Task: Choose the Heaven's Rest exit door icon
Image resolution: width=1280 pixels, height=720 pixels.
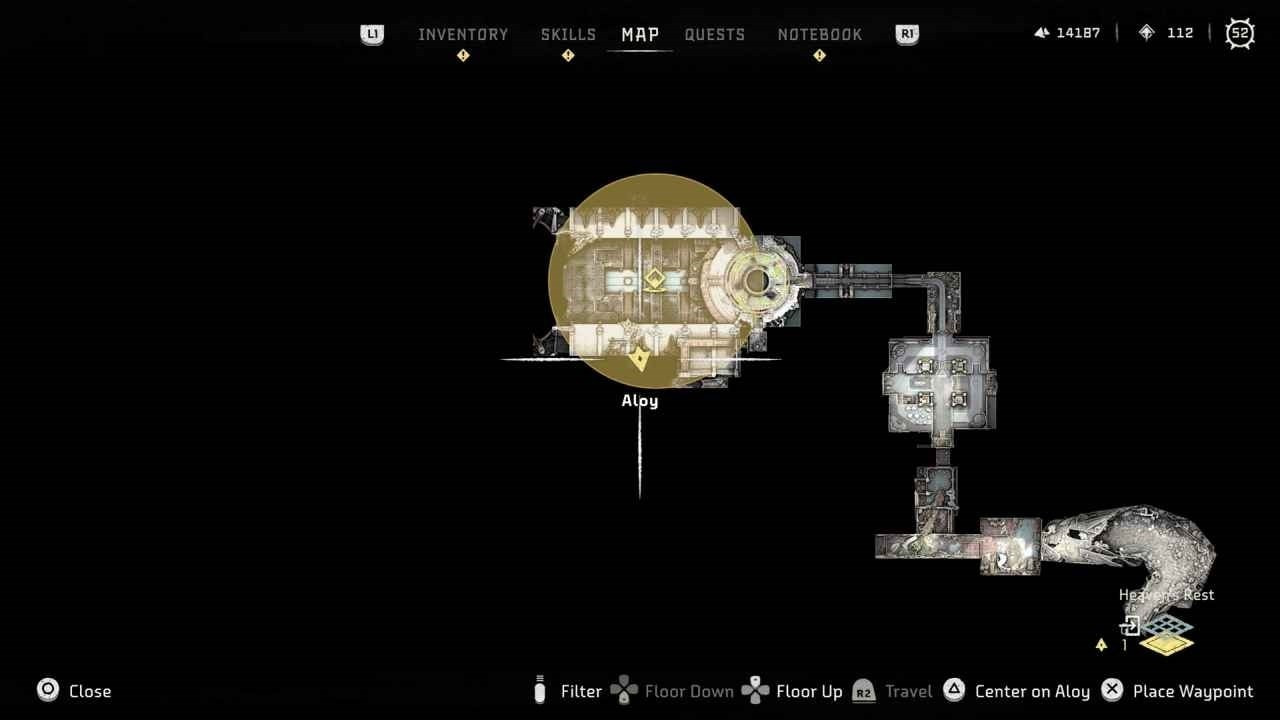Action: [1130, 627]
